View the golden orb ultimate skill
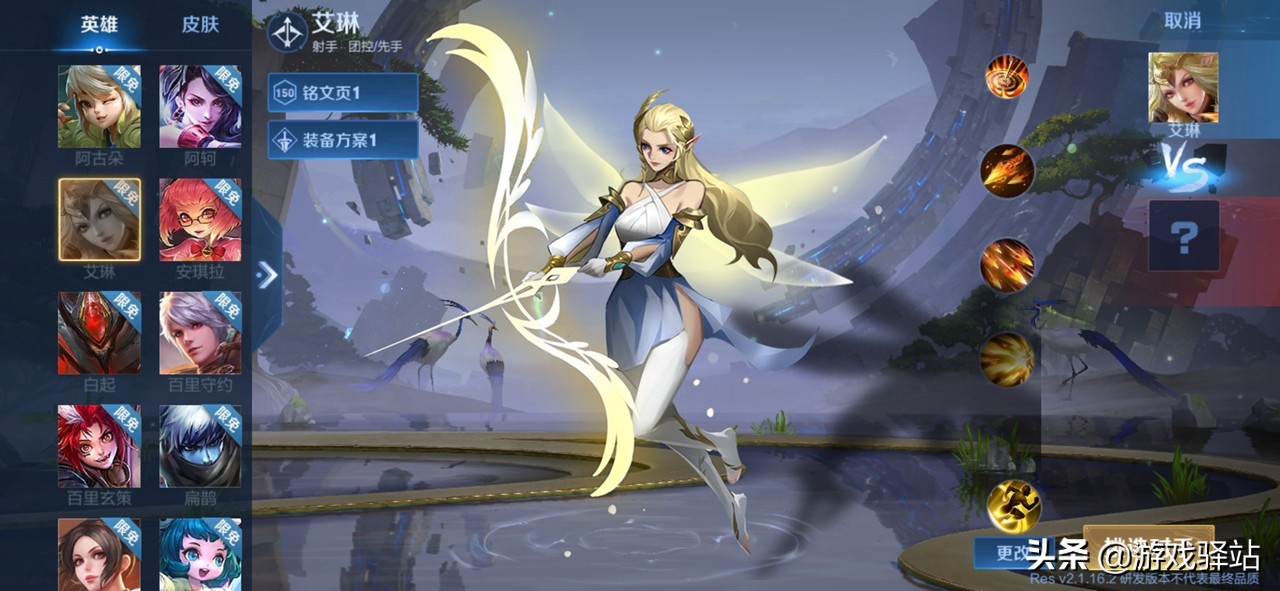 (x=1007, y=359)
